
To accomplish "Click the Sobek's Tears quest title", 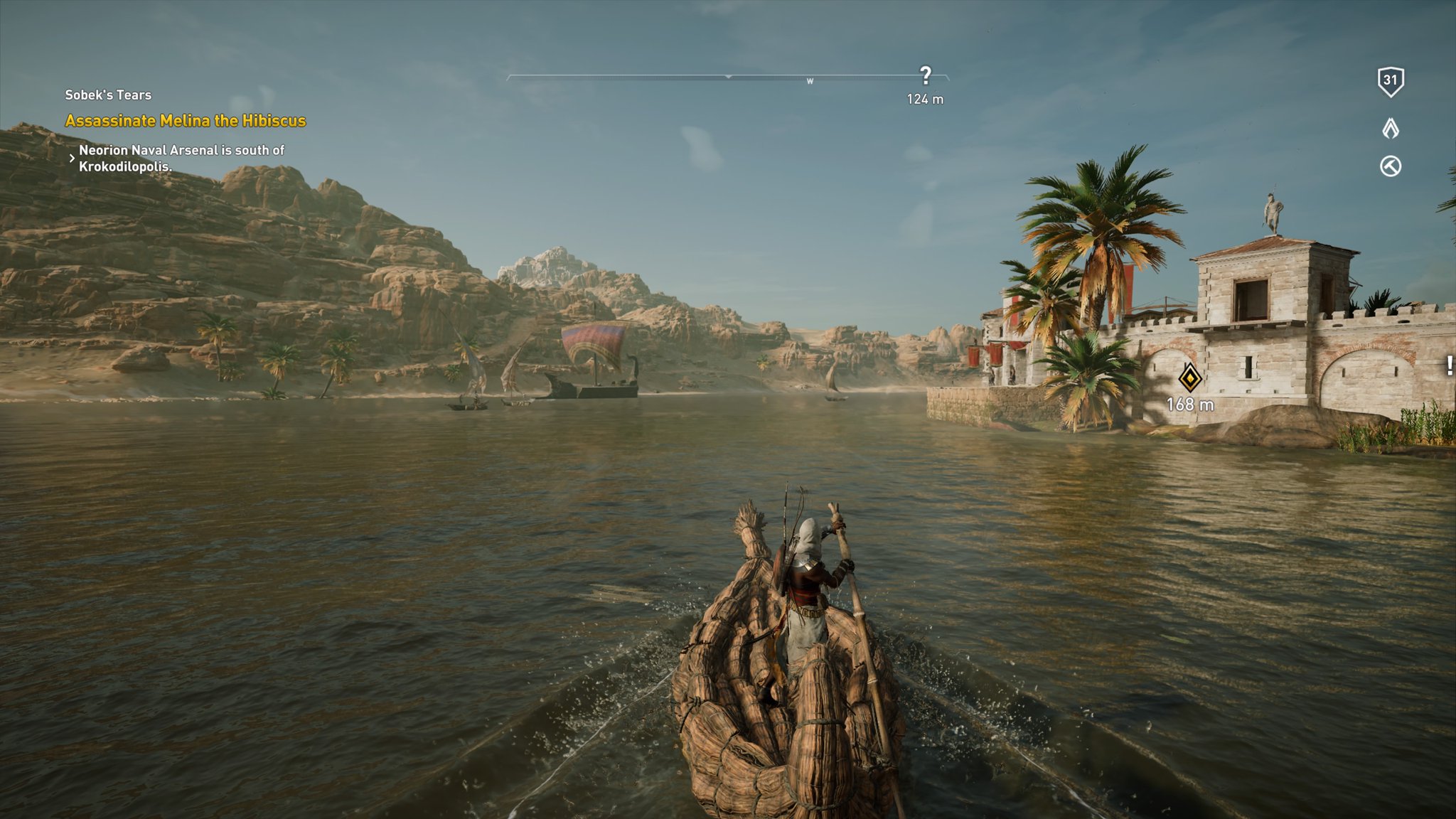I will tap(108, 95).
